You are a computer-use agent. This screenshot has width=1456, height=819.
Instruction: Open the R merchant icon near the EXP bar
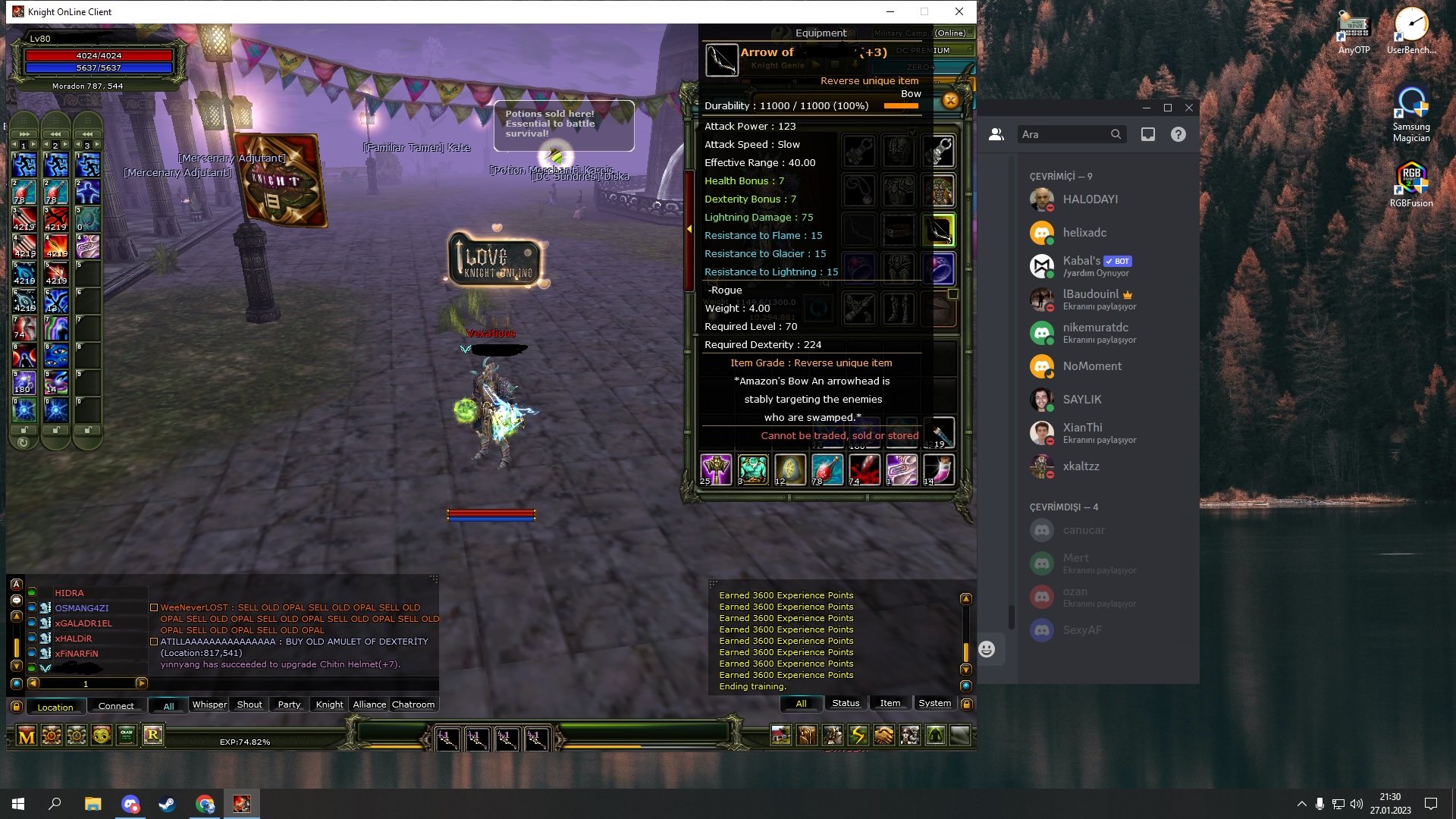click(x=153, y=735)
